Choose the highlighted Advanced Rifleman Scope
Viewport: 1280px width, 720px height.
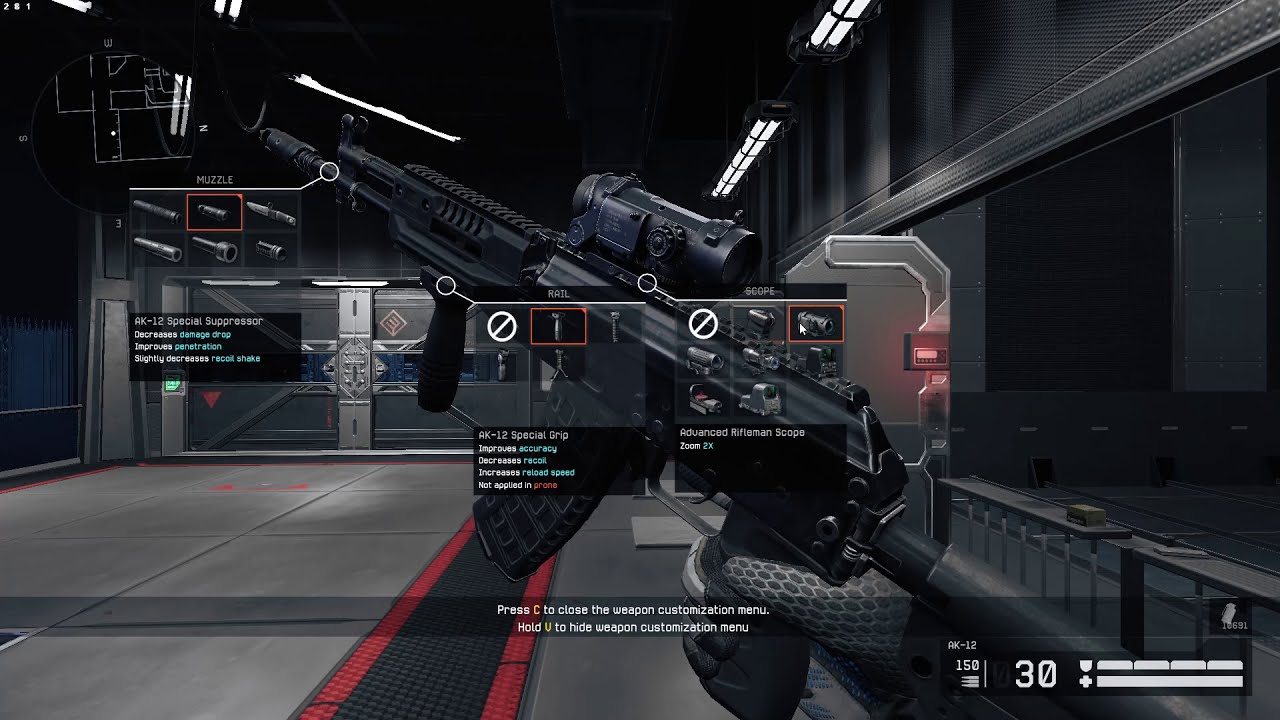click(x=817, y=324)
